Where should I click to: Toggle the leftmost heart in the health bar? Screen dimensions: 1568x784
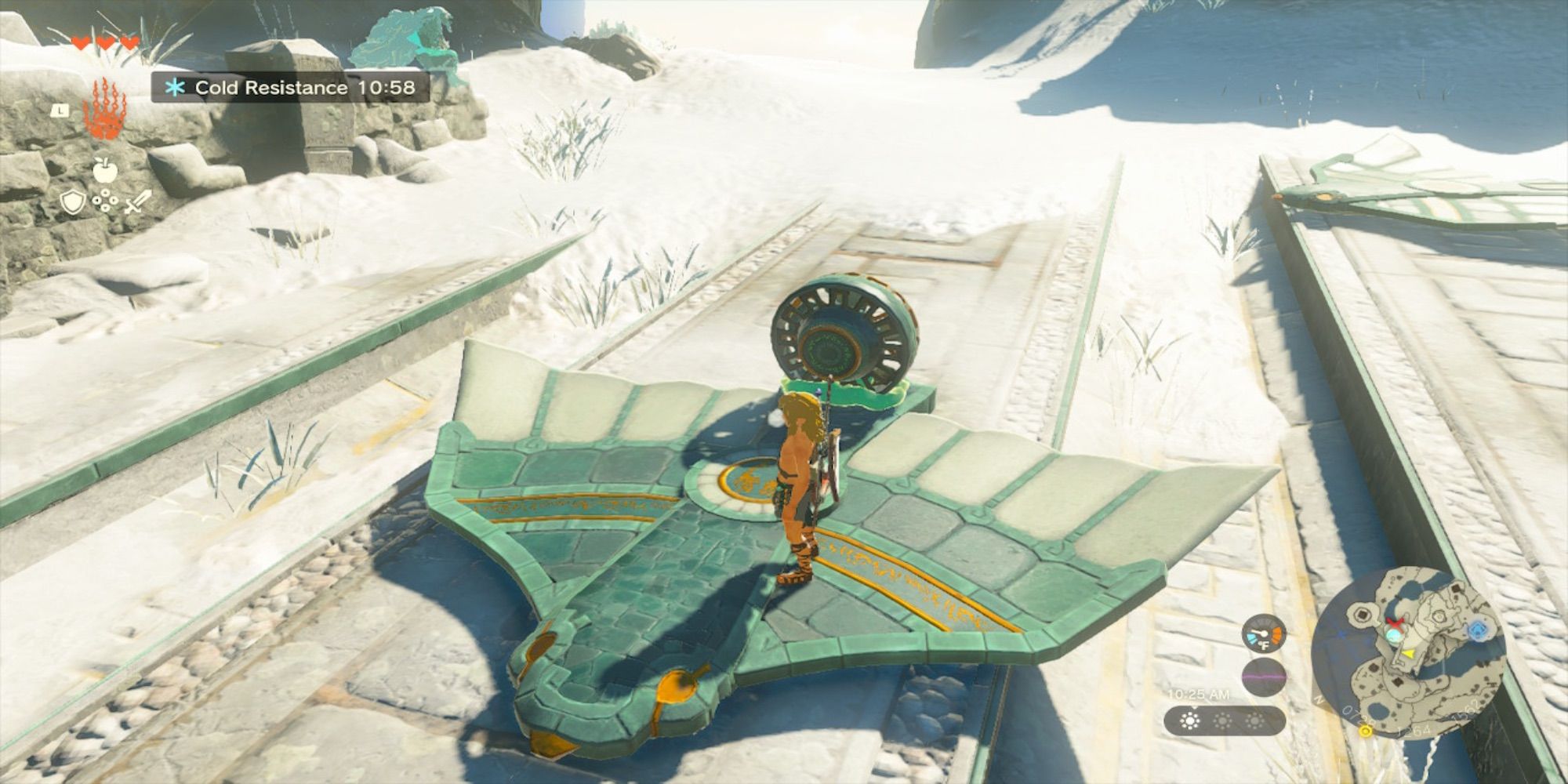[x=81, y=43]
